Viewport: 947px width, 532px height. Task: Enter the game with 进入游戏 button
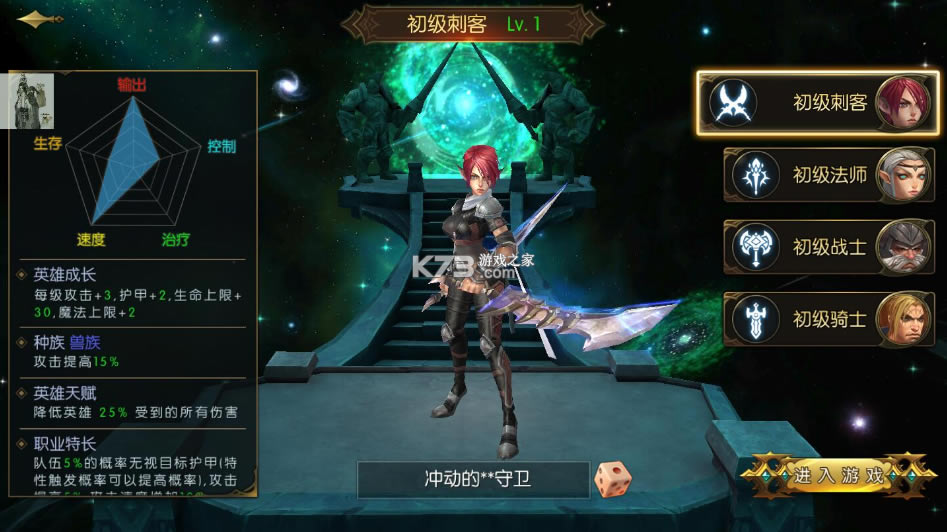(838, 475)
